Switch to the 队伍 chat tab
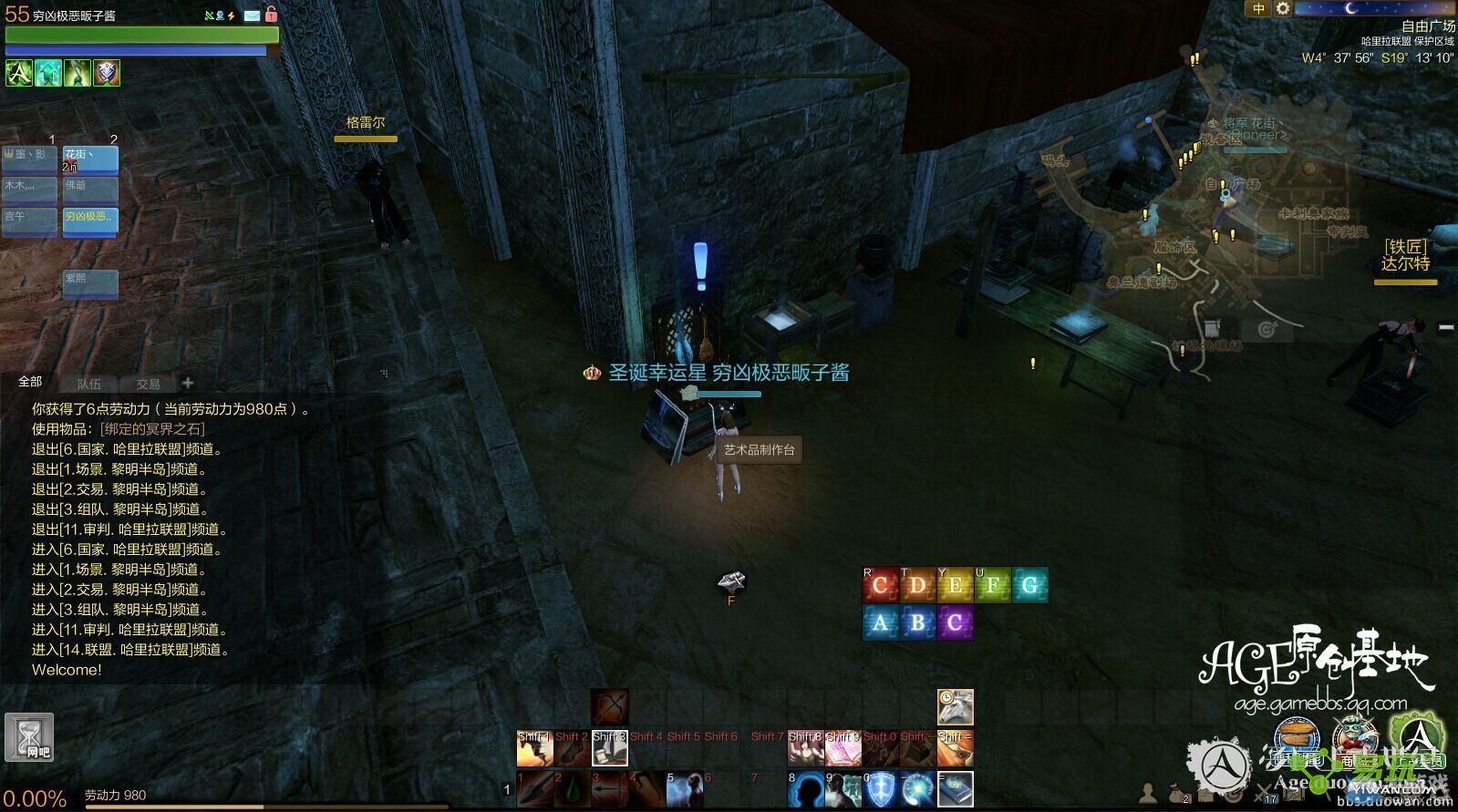This screenshot has height=812, width=1458. pos(89,384)
